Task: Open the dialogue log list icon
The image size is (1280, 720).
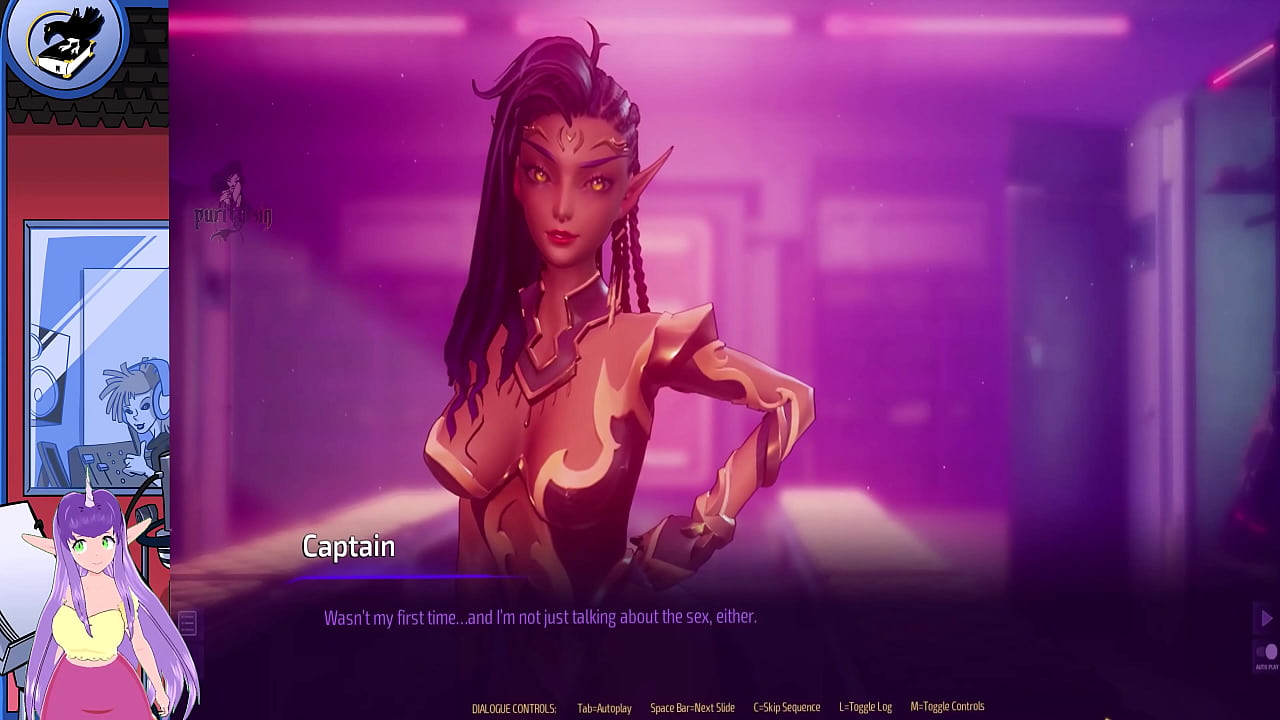Action: pos(188,623)
